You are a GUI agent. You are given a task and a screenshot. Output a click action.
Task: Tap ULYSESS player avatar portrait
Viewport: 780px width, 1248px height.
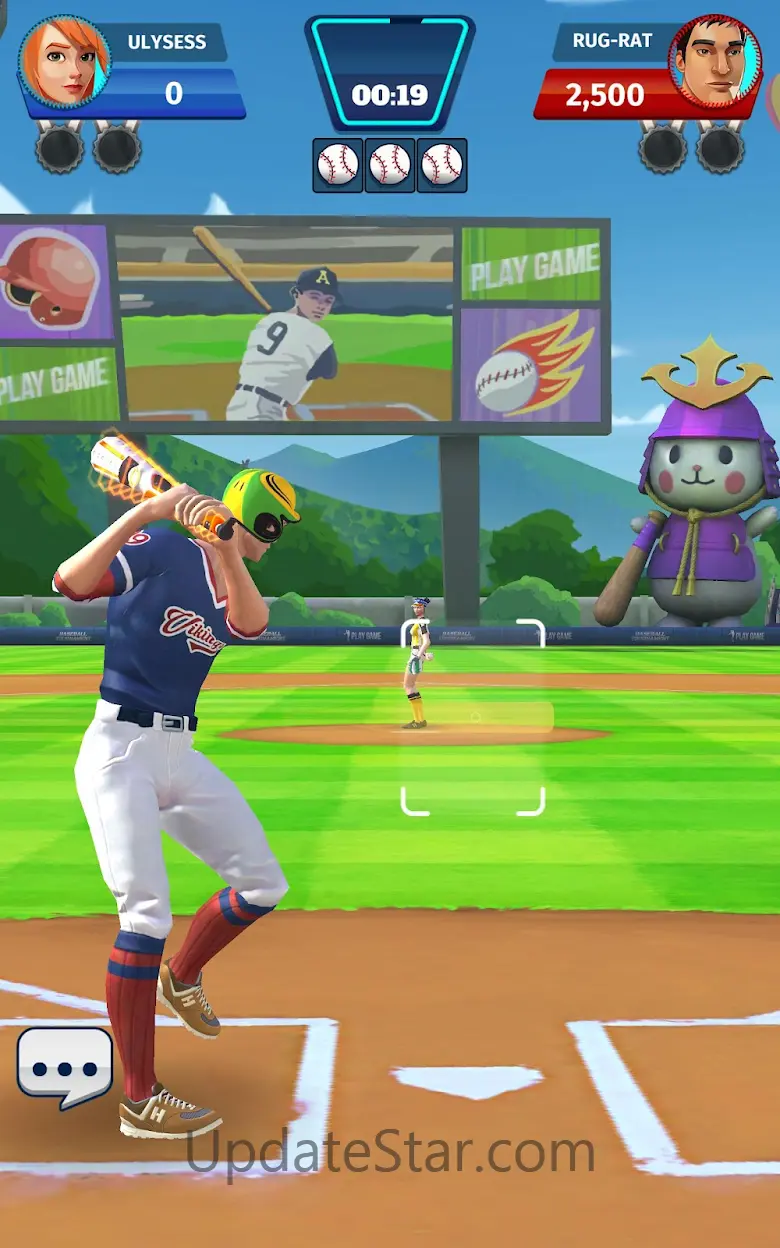pyautogui.click(x=64, y=62)
